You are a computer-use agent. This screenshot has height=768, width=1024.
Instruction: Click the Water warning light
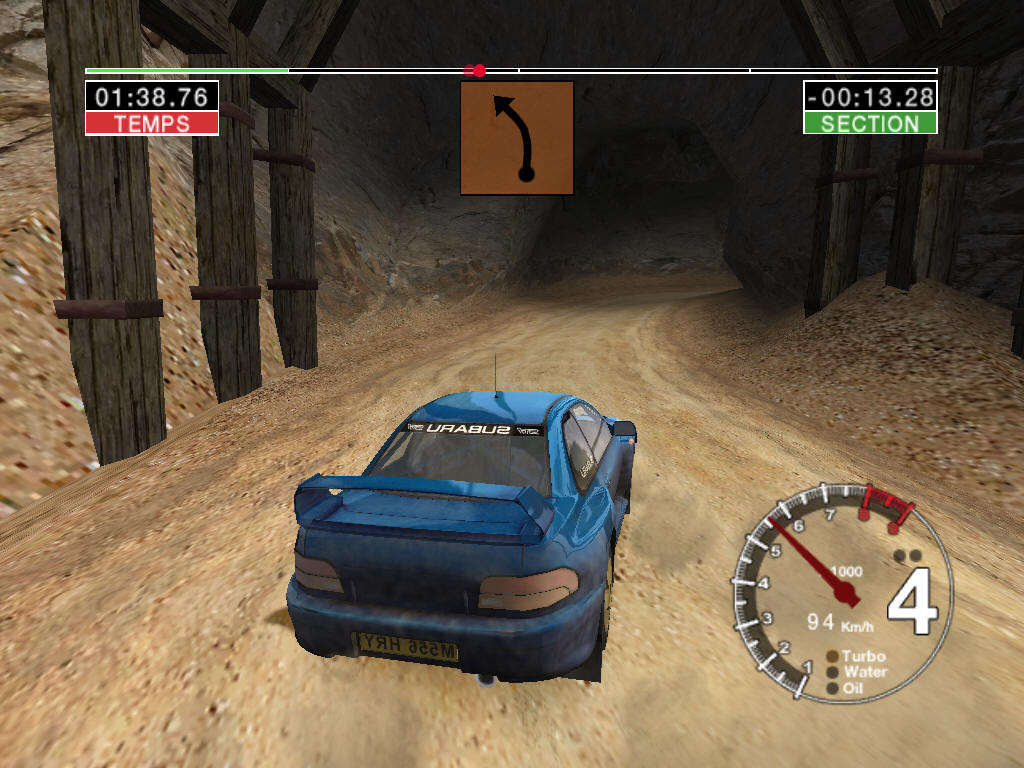pyautogui.click(x=832, y=672)
